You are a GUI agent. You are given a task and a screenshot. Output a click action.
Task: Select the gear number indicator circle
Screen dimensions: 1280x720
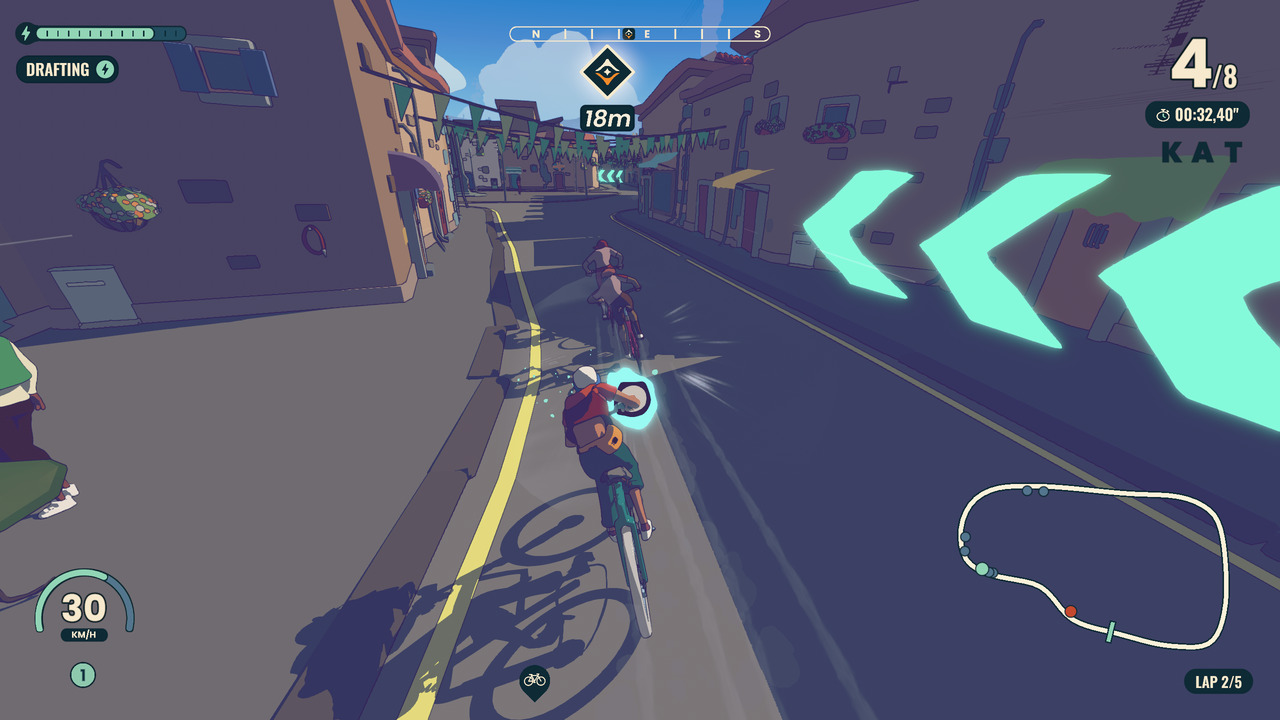click(x=83, y=675)
